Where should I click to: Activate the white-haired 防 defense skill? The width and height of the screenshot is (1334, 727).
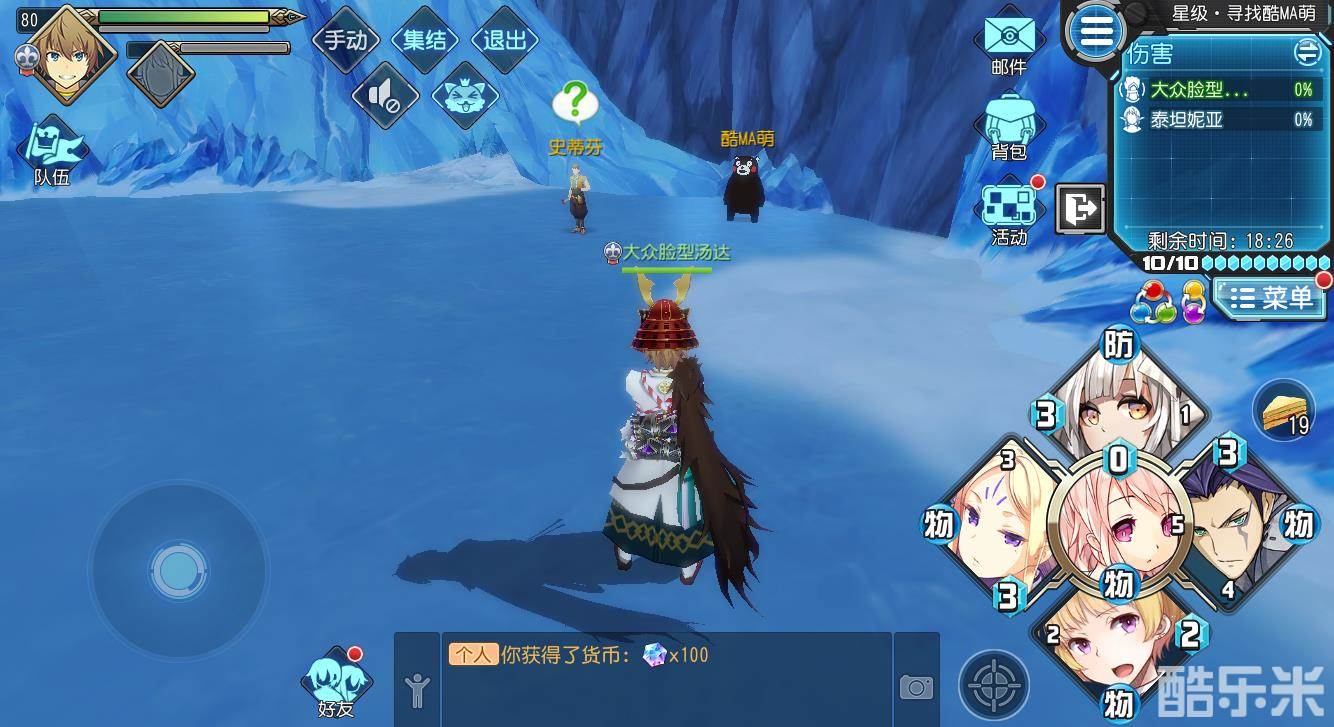point(1118,400)
